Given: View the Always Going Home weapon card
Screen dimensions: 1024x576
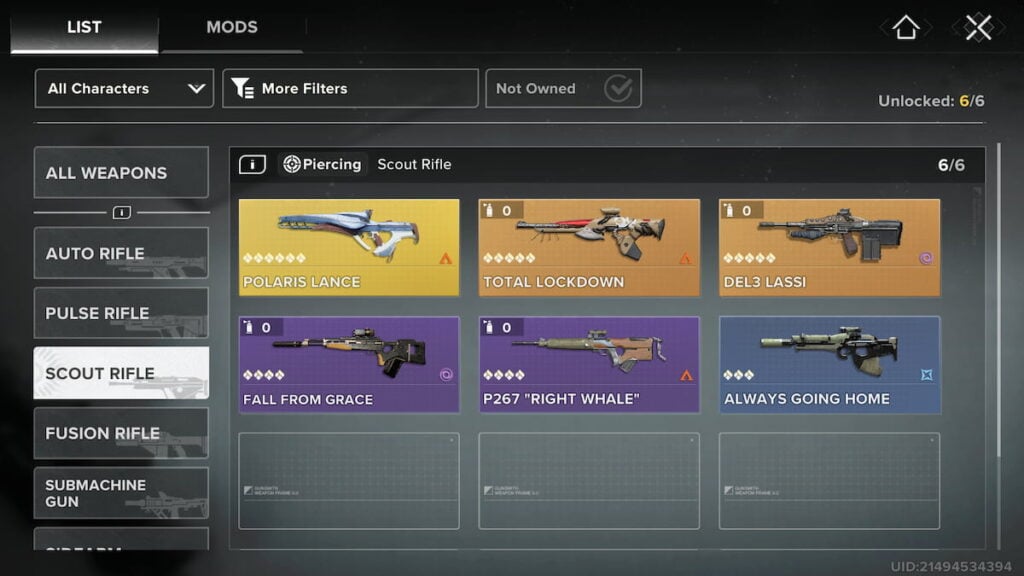Looking at the screenshot, I should click(x=829, y=365).
